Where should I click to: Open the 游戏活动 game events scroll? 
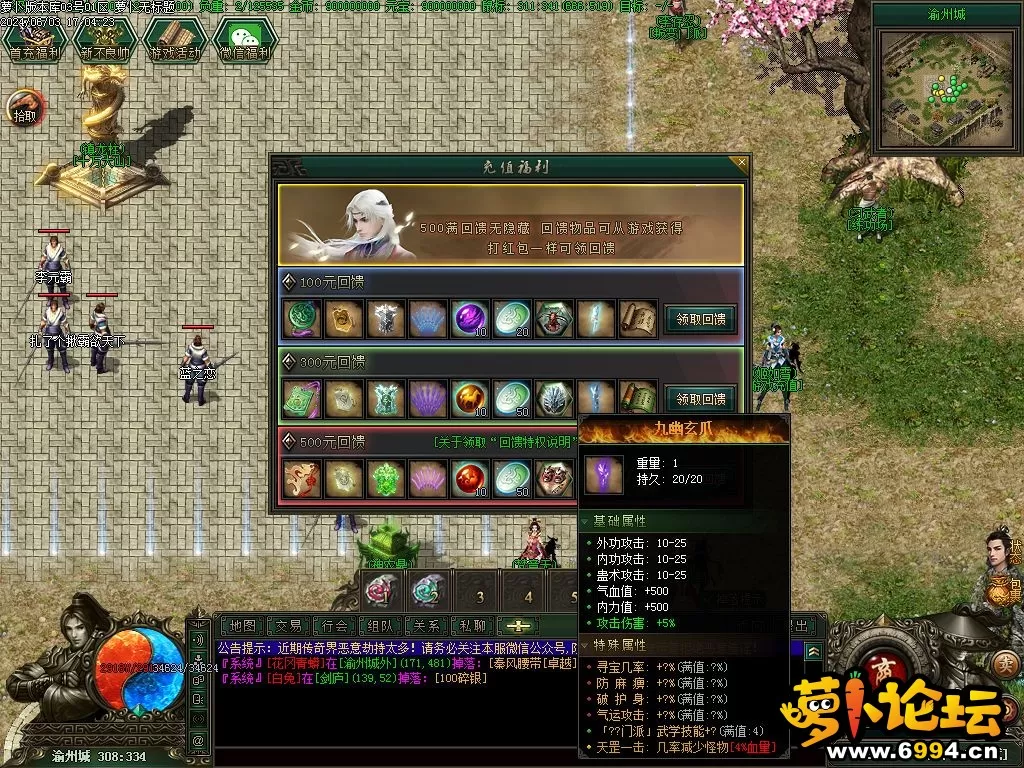click(173, 42)
